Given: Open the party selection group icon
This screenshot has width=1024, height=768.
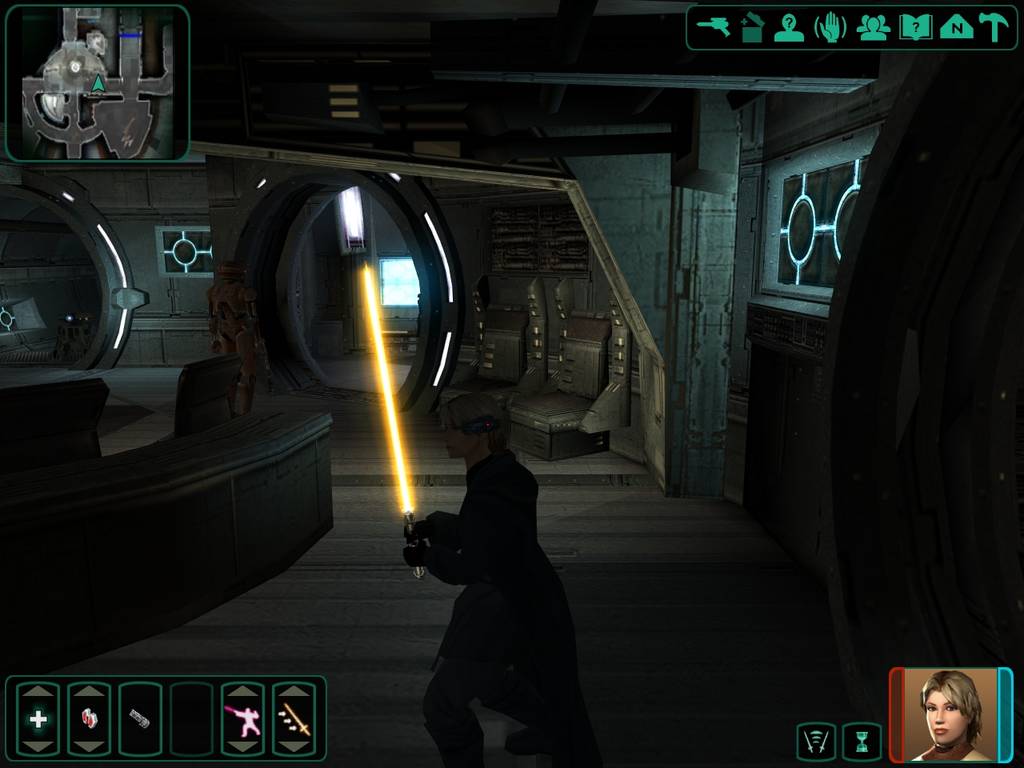Looking at the screenshot, I should tap(873, 27).
